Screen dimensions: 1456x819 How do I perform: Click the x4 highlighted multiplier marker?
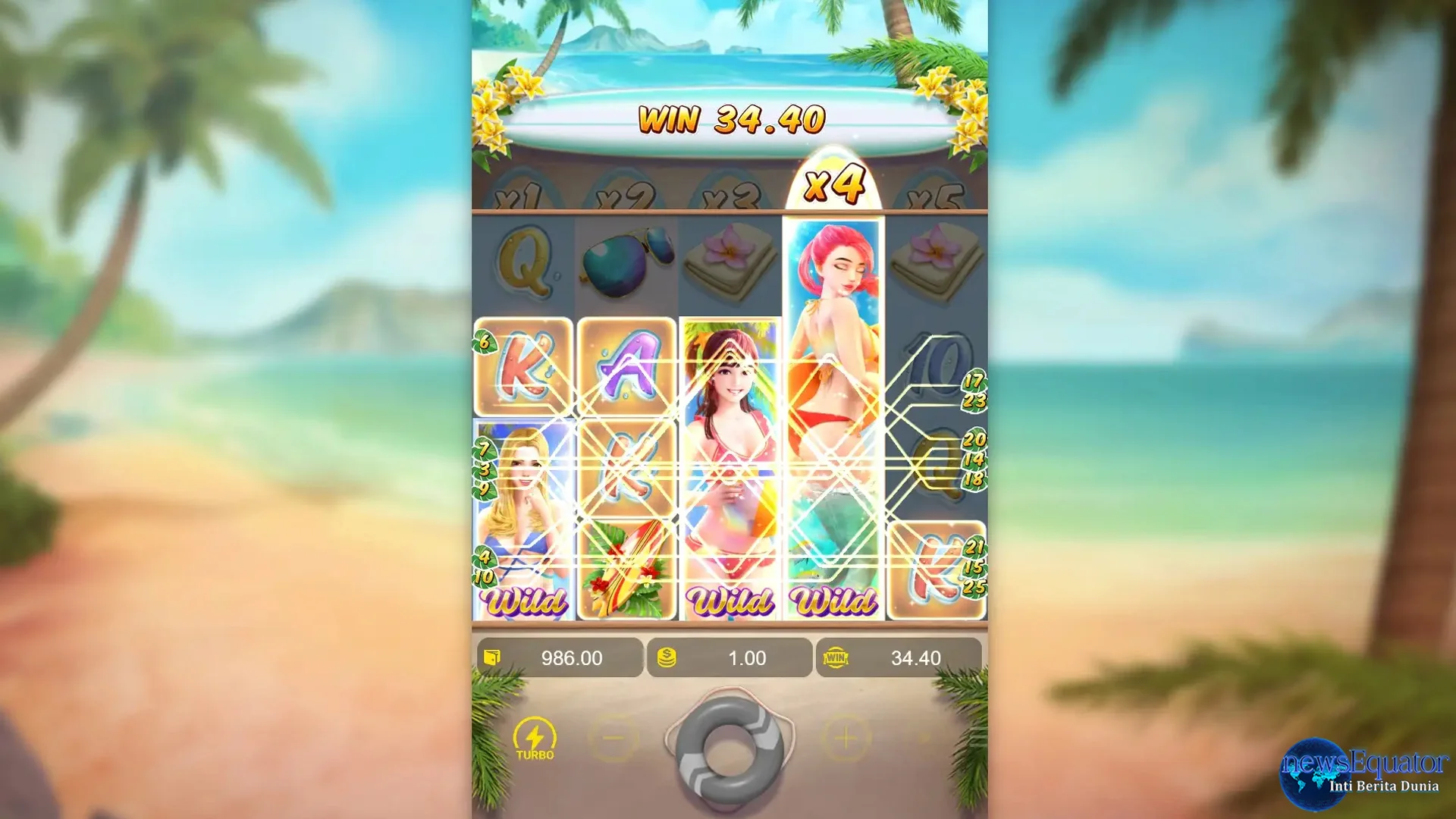[835, 184]
